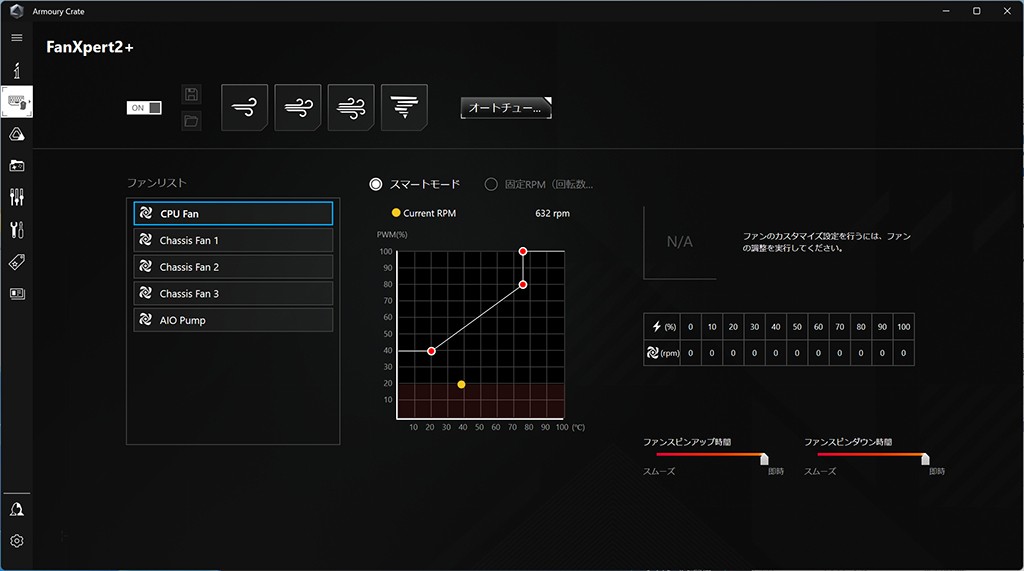Select the AIO Pump entry

pyautogui.click(x=233, y=321)
